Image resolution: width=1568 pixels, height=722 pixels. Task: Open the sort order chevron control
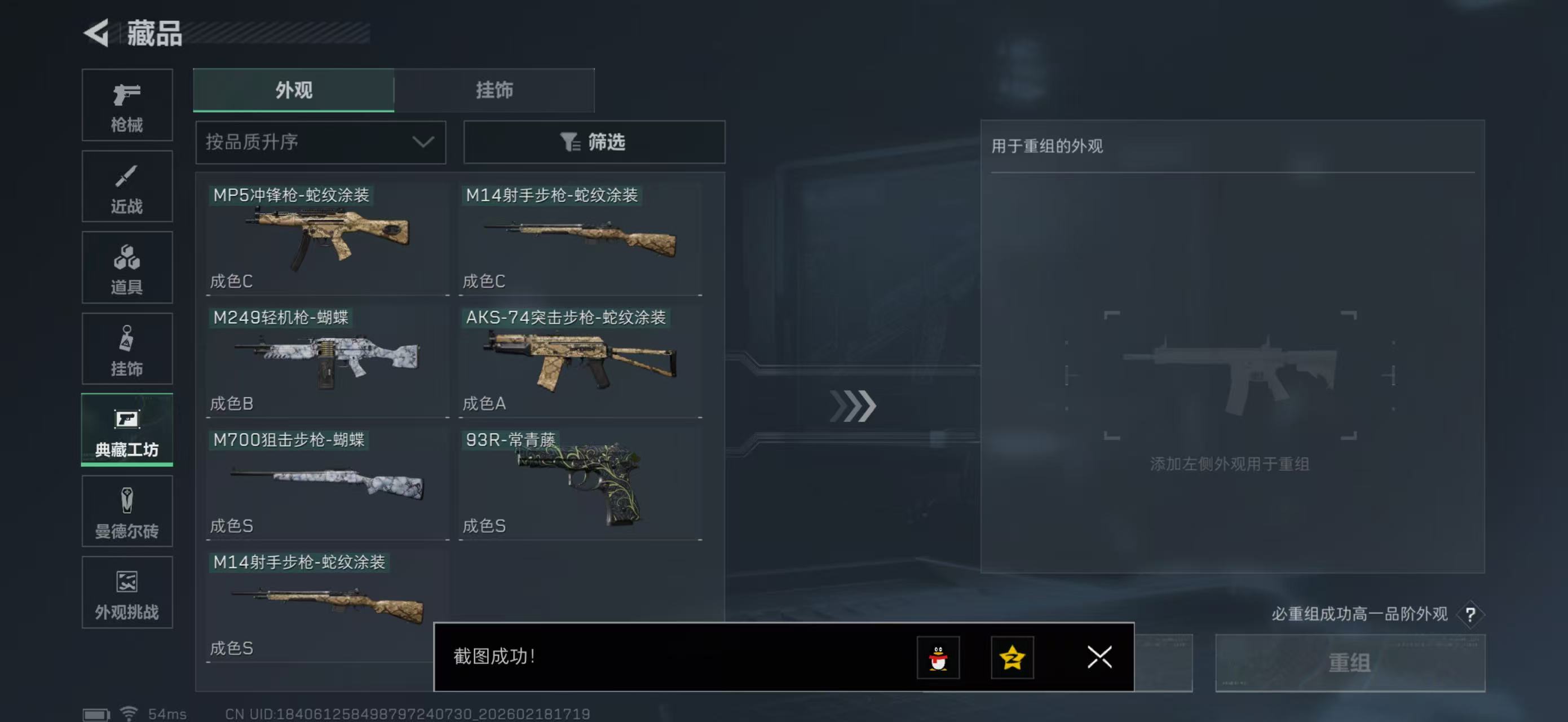pos(423,142)
